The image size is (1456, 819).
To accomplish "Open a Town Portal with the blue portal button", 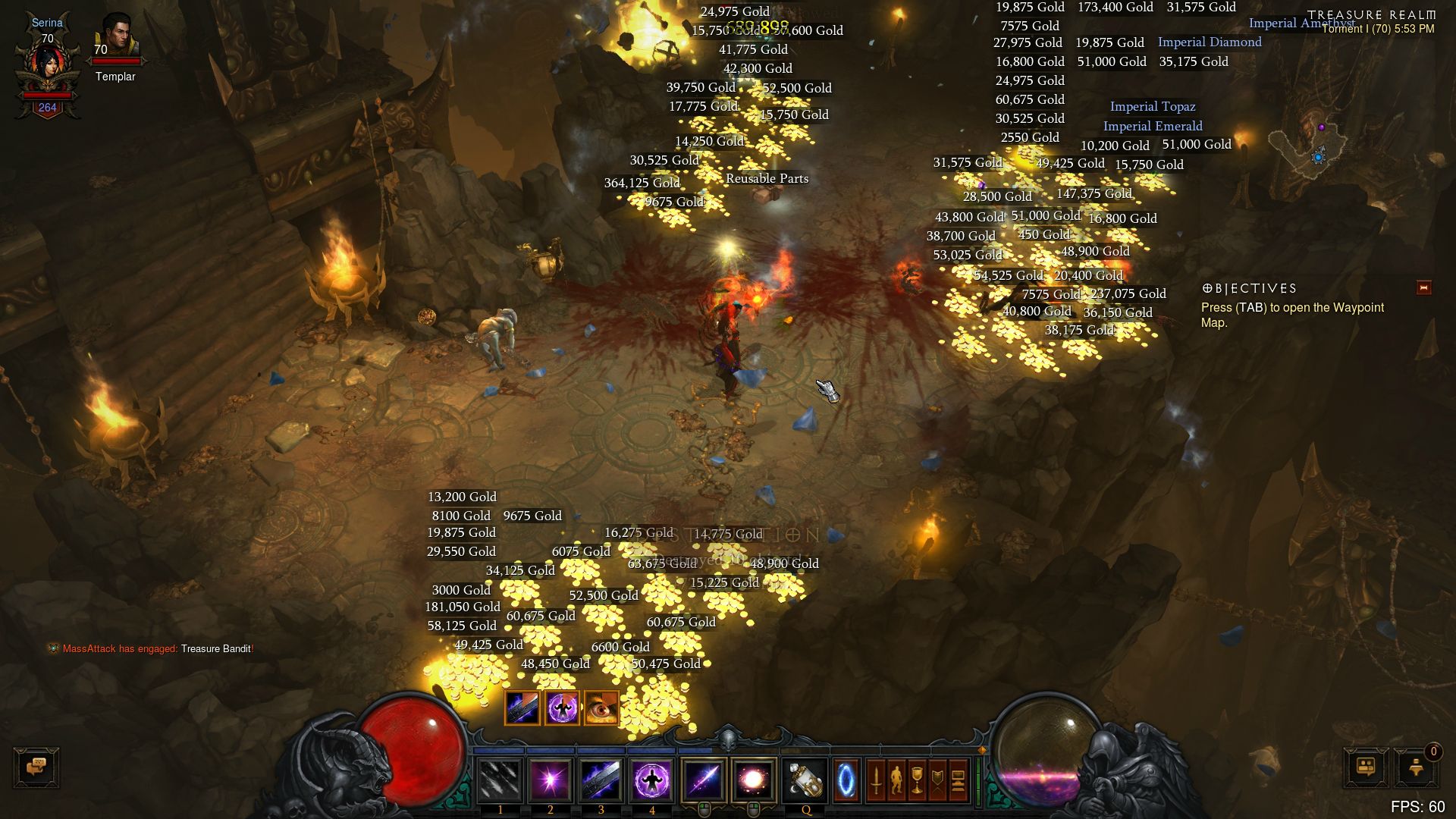I will [x=846, y=780].
